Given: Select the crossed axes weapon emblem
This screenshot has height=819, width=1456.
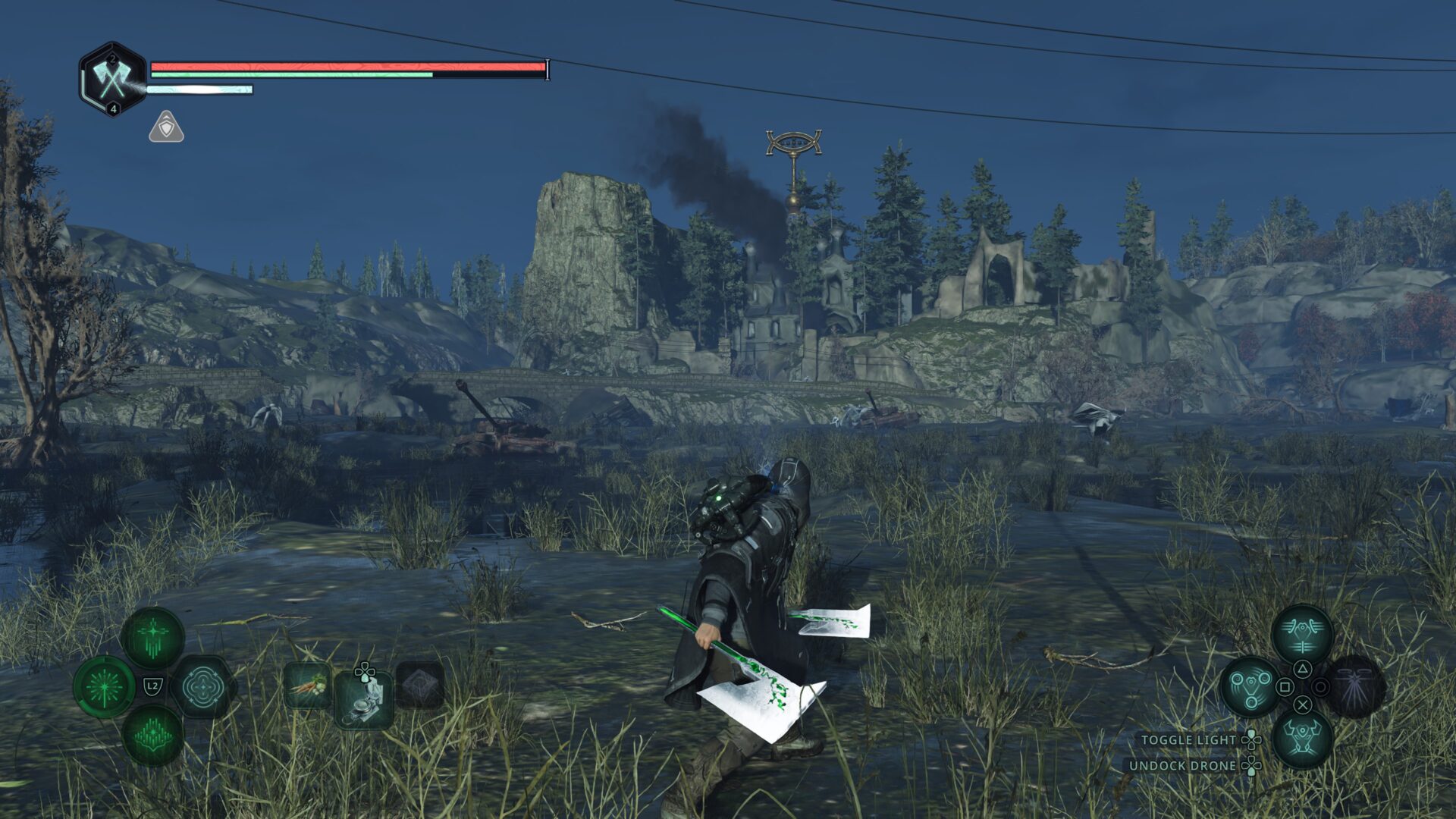Looking at the screenshot, I should (x=113, y=79).
